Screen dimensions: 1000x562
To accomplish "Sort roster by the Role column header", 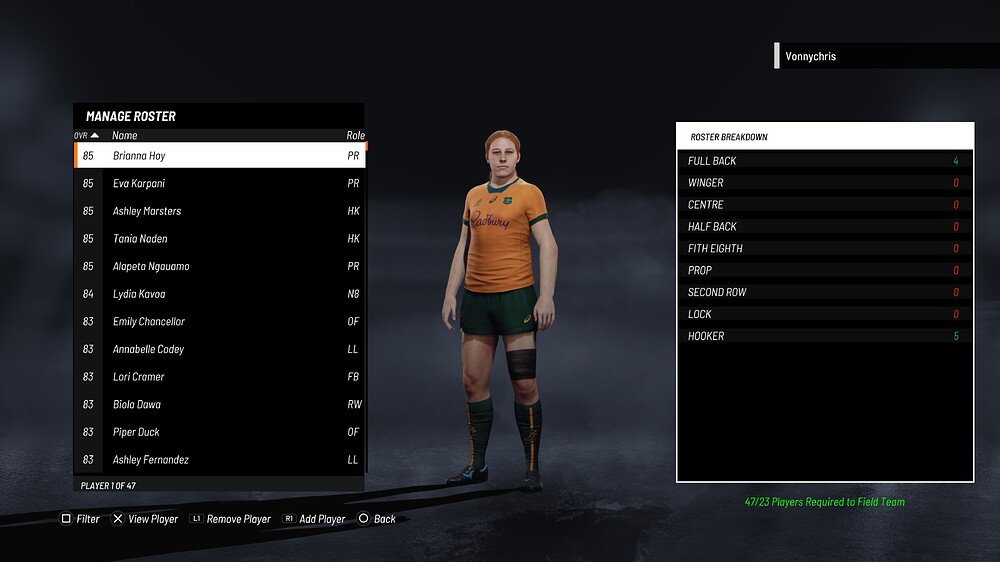I will coord(355,135).
